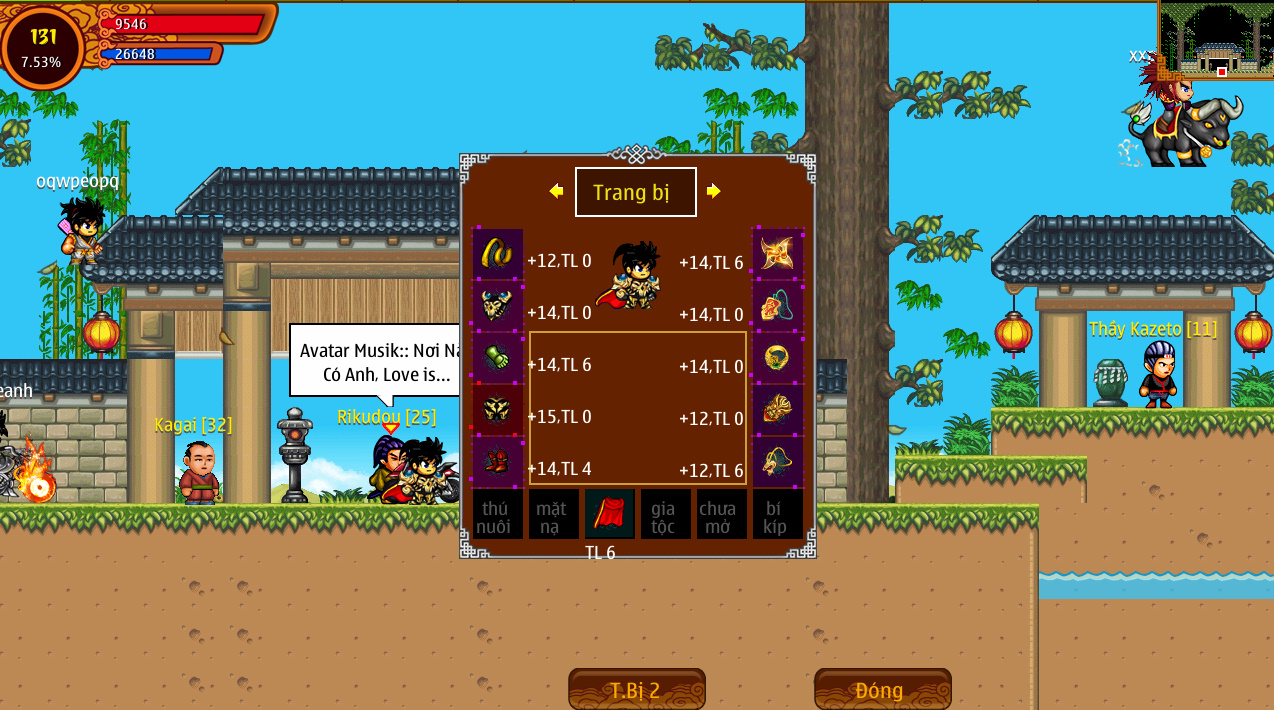Switch to T.Bị 2 equipment page
Viewport: 1274px width, 710px height.
(636, 690)
